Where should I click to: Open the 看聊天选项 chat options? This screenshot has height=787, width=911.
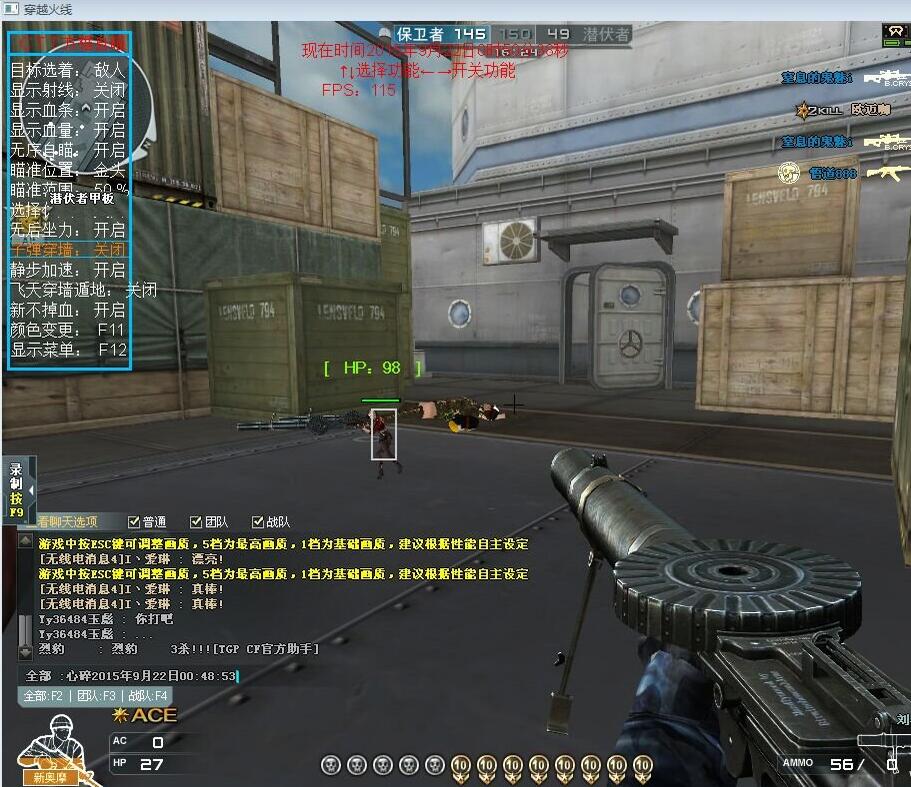[x=67, y=521]
